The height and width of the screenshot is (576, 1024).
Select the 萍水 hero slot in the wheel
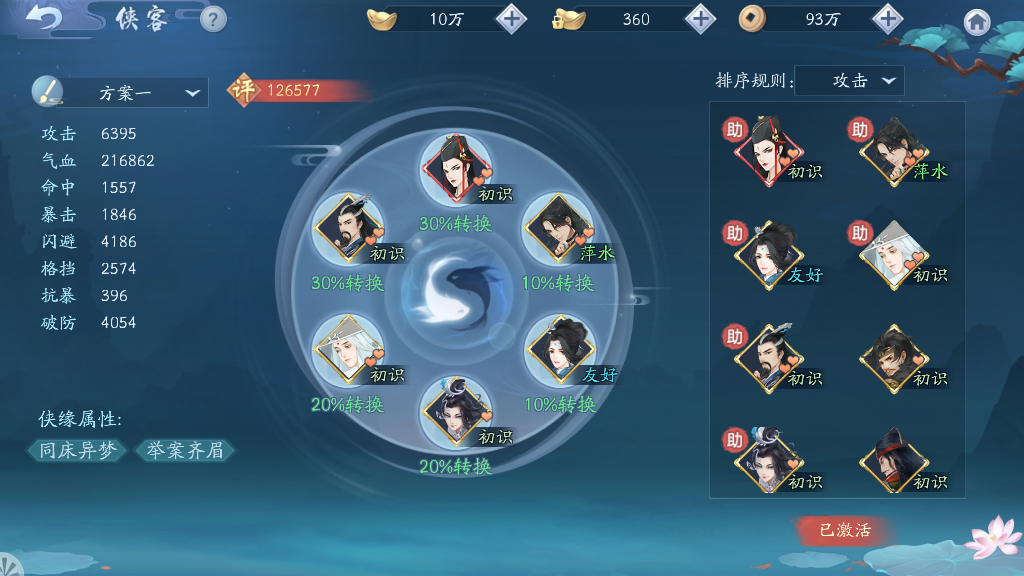pyautogui.click(x=558, y=230)
